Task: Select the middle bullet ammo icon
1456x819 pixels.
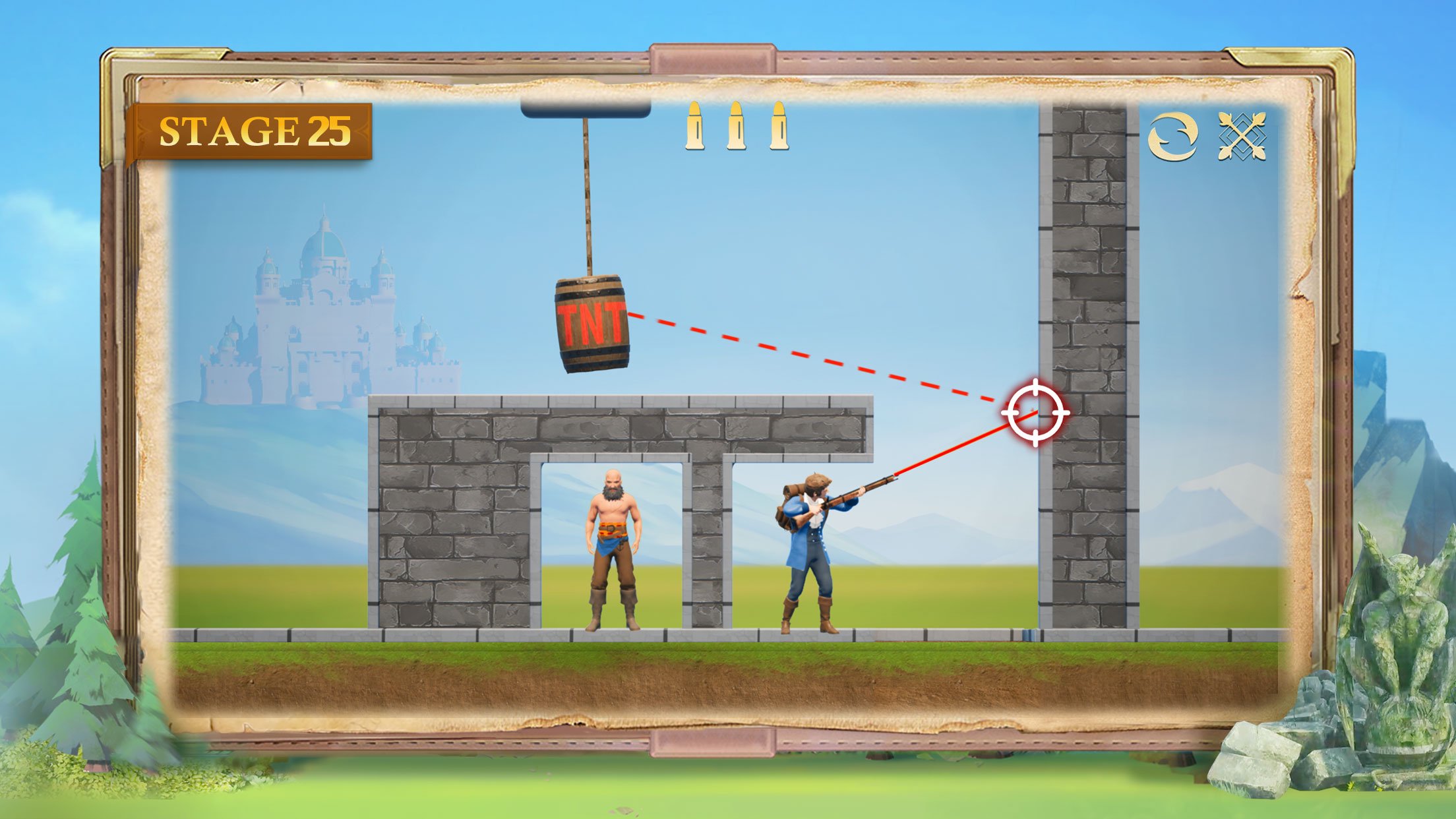Action: [737, 129]
